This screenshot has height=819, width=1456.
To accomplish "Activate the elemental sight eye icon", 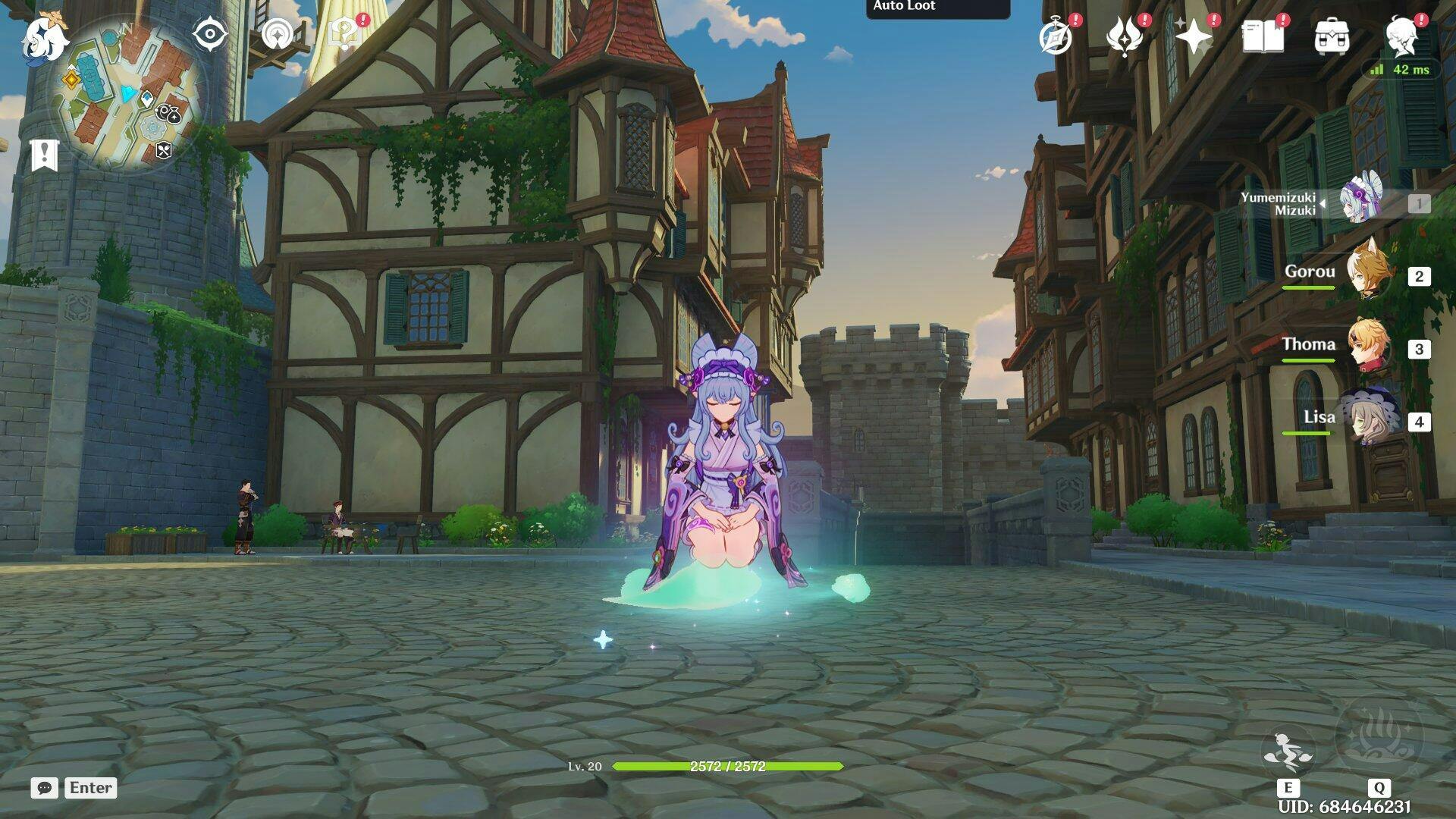I will pyautogui.click(x=209, y=35).
